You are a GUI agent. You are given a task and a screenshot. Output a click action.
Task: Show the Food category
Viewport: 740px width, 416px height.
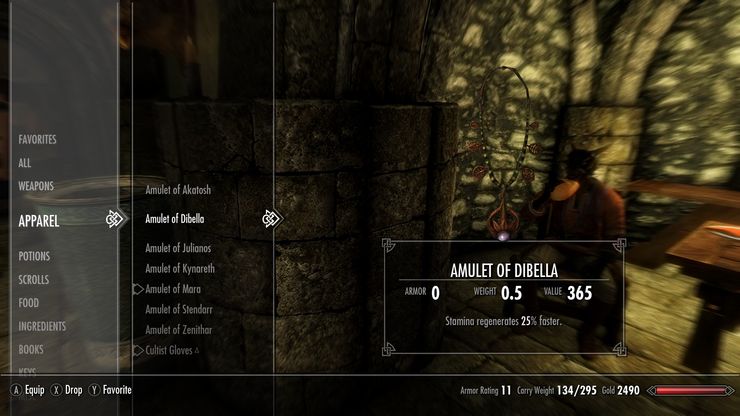(28, 303)
